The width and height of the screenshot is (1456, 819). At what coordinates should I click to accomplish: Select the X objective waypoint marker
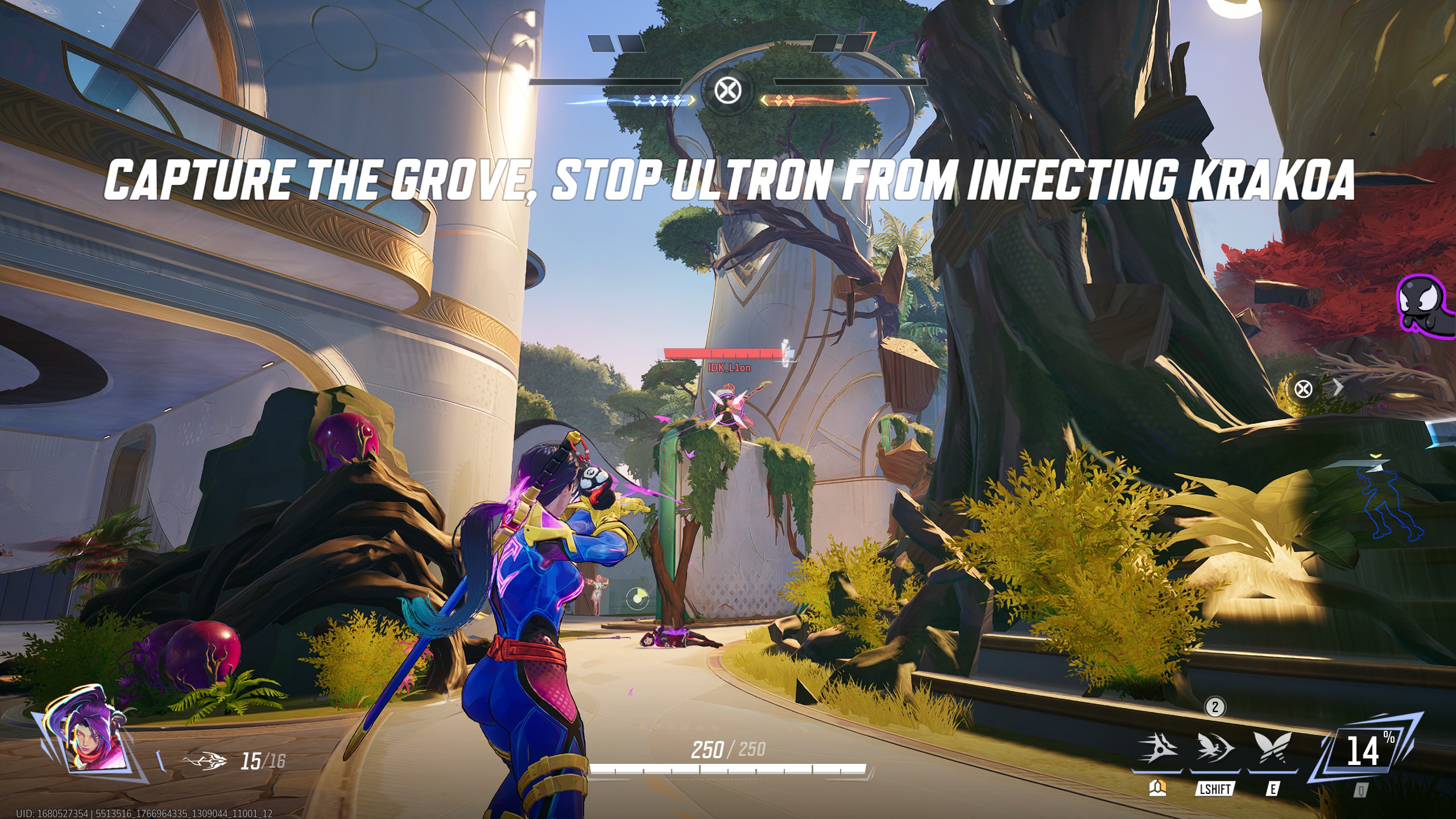(1303, 389)
